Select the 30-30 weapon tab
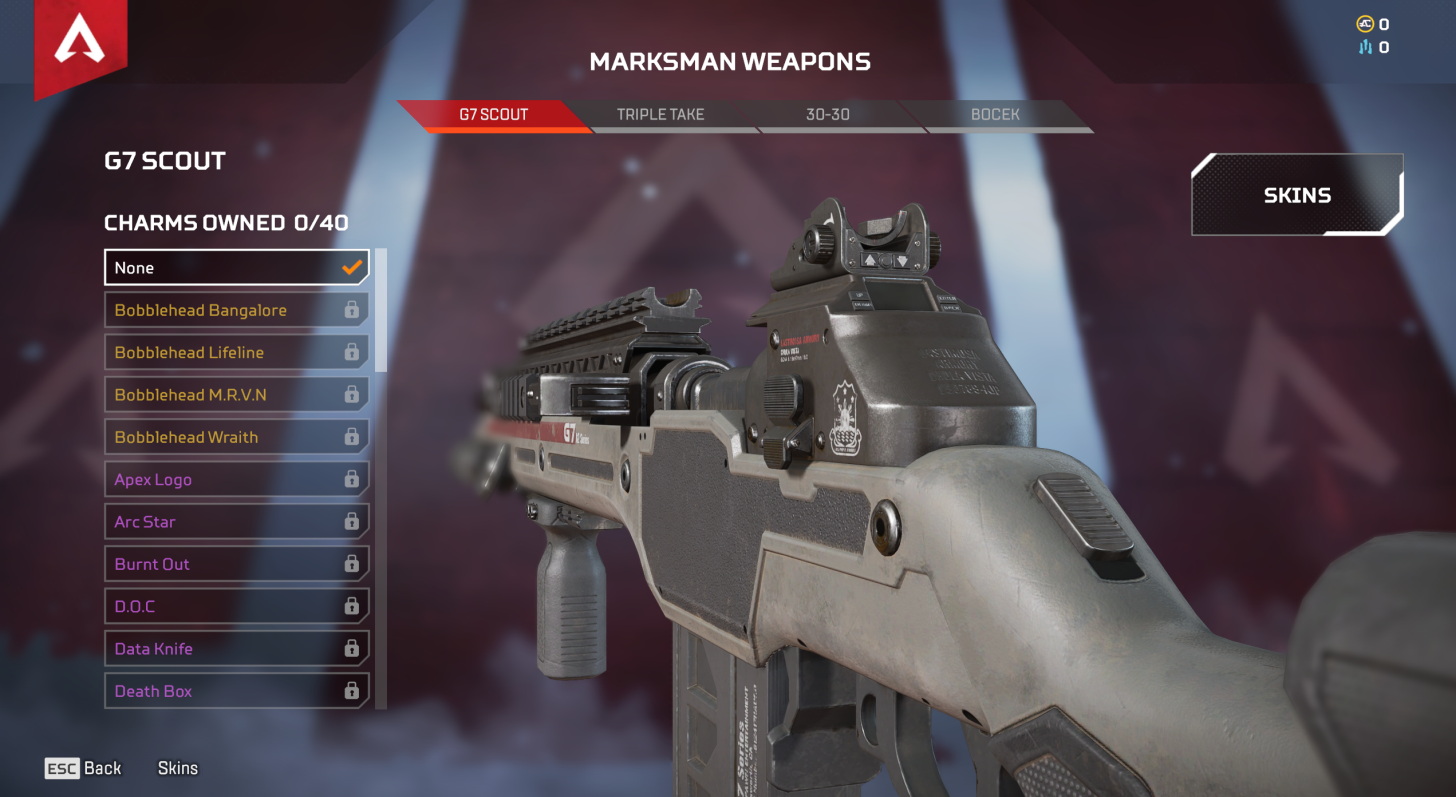Viewport: 1456px width, 797px height. (827, 115)
